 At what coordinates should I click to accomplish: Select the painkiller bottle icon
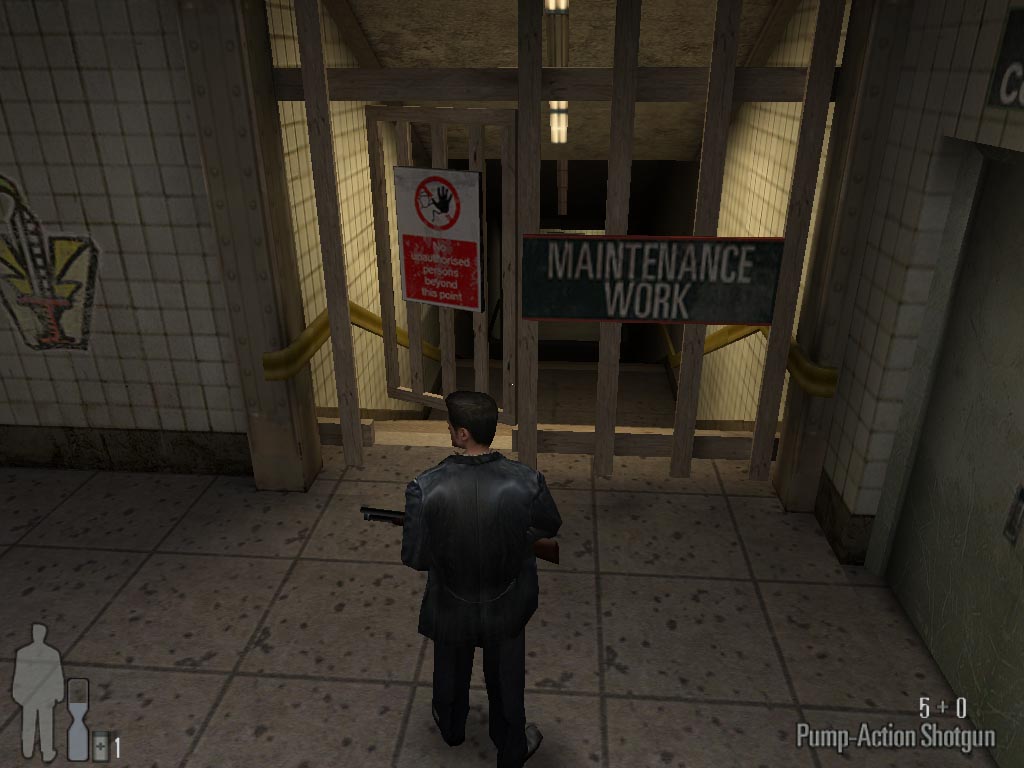click(x=100, y=746)
